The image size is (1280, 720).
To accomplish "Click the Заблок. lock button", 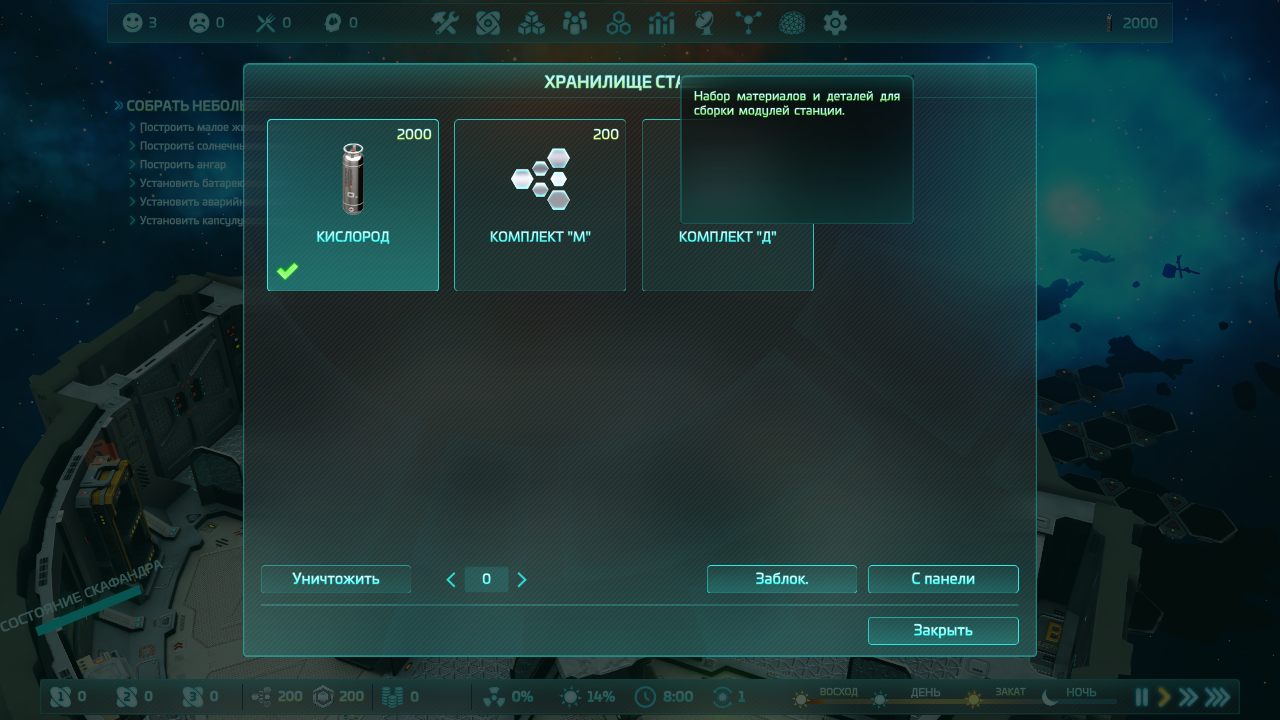I will tap(782, 579).
